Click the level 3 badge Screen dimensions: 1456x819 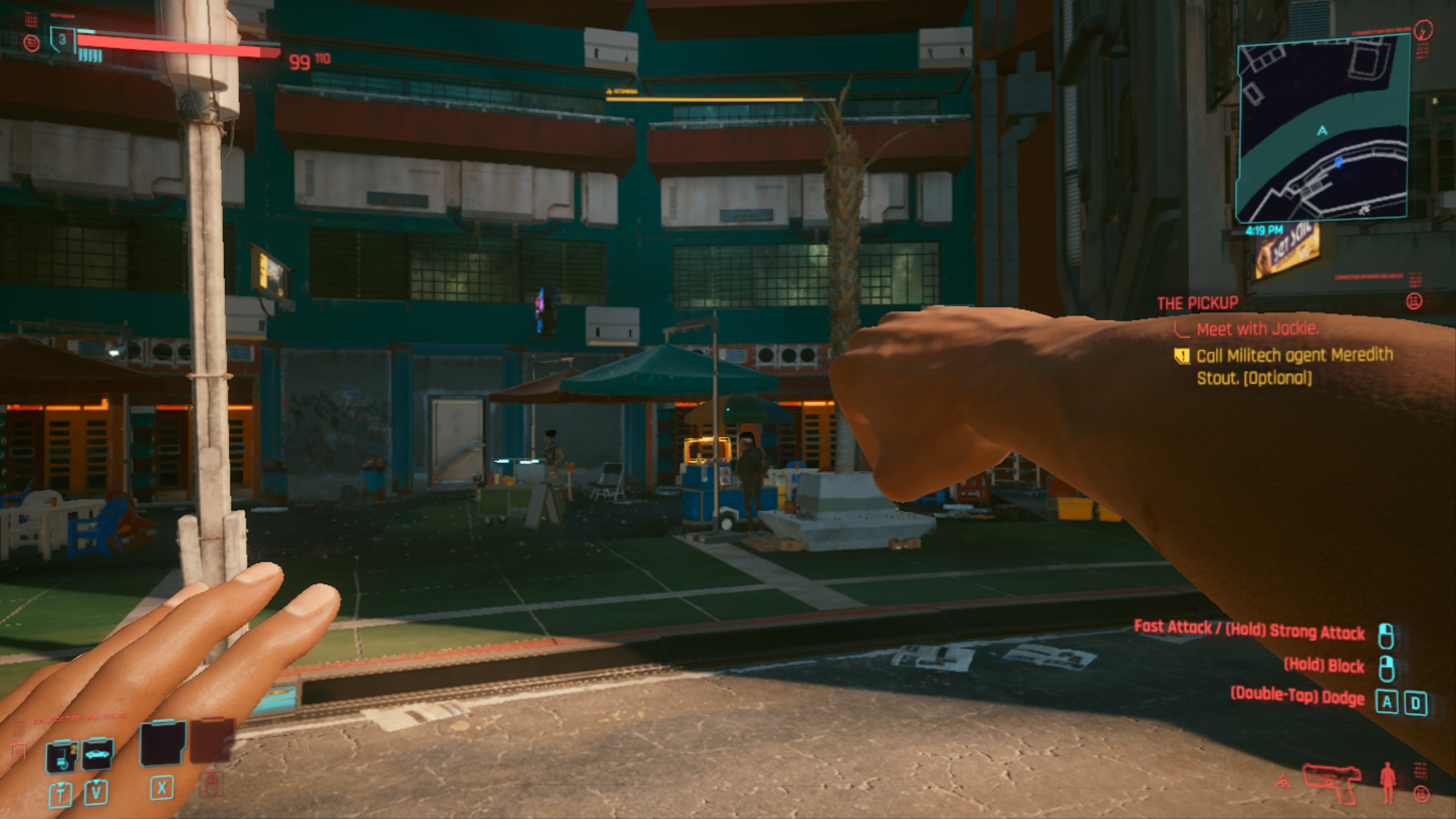[62, 39]
